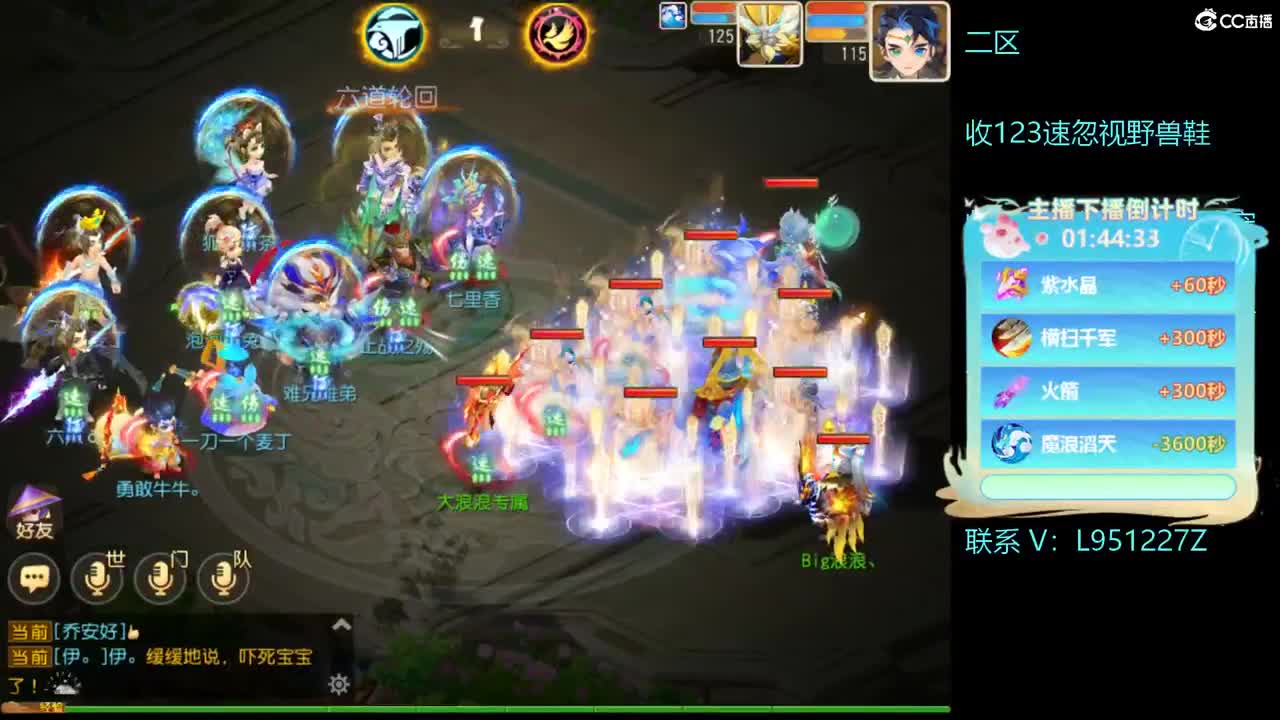The image size is (1280, 720).
Task: Select the blue guild emblem at top center
Action: click(395, 35)
